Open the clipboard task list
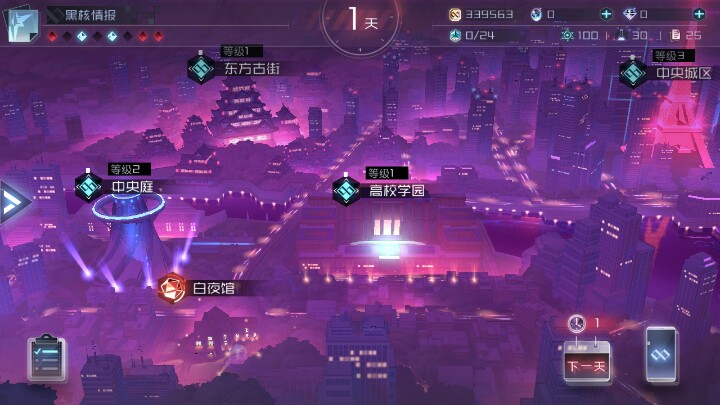 click(x=47, y=355)
